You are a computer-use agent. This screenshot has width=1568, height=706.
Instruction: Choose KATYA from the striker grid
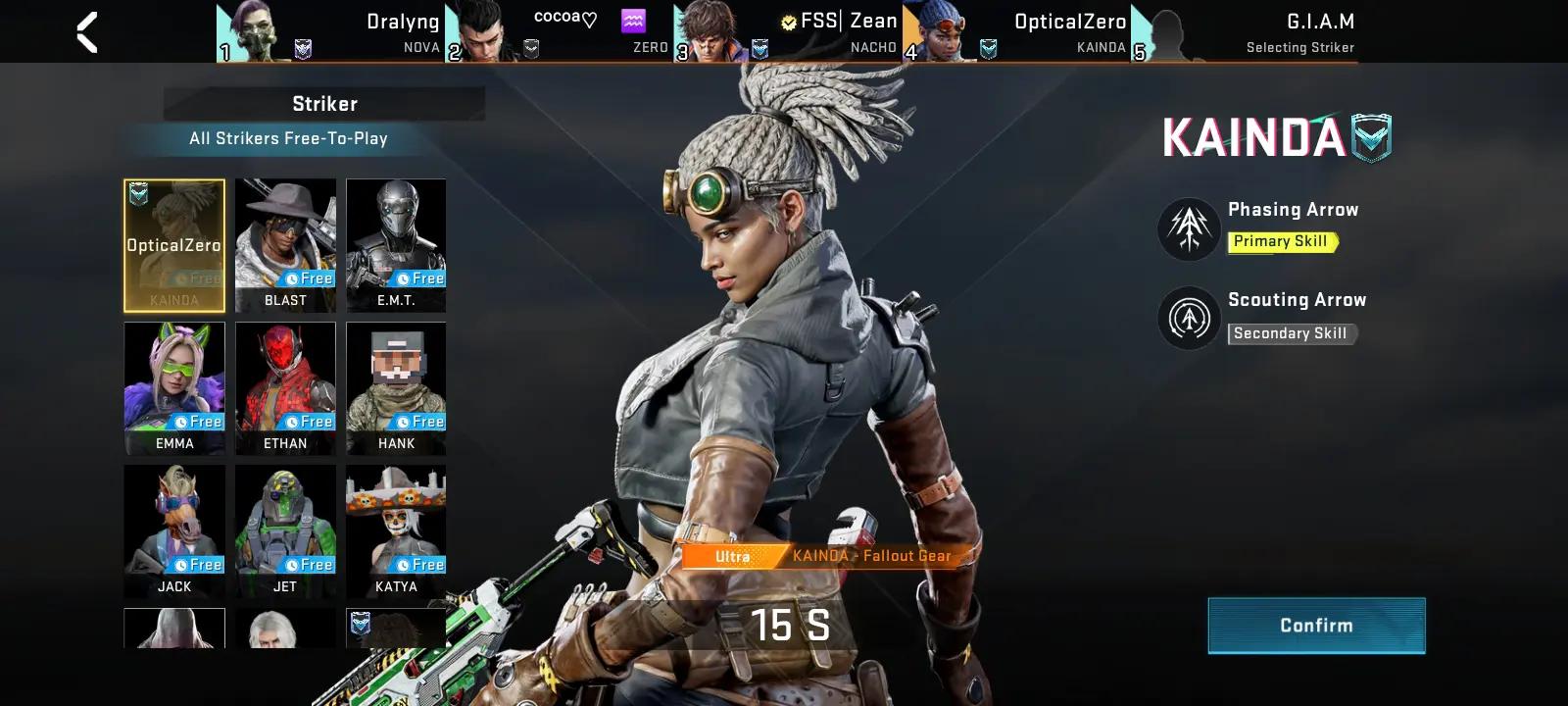click(x=396, y=530)
